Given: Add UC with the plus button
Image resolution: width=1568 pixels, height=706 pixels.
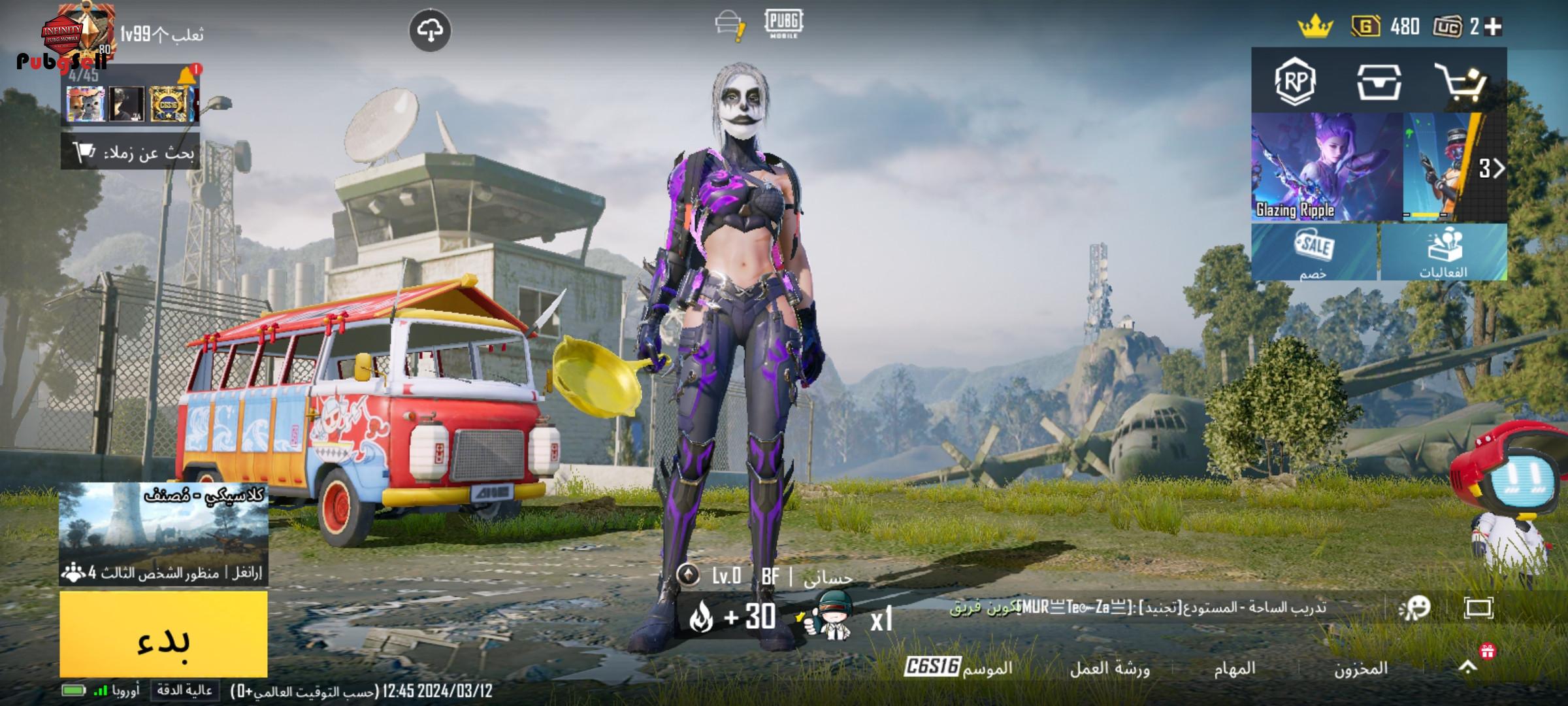Looking at the screenshot, I should (x=1494, y=26).
